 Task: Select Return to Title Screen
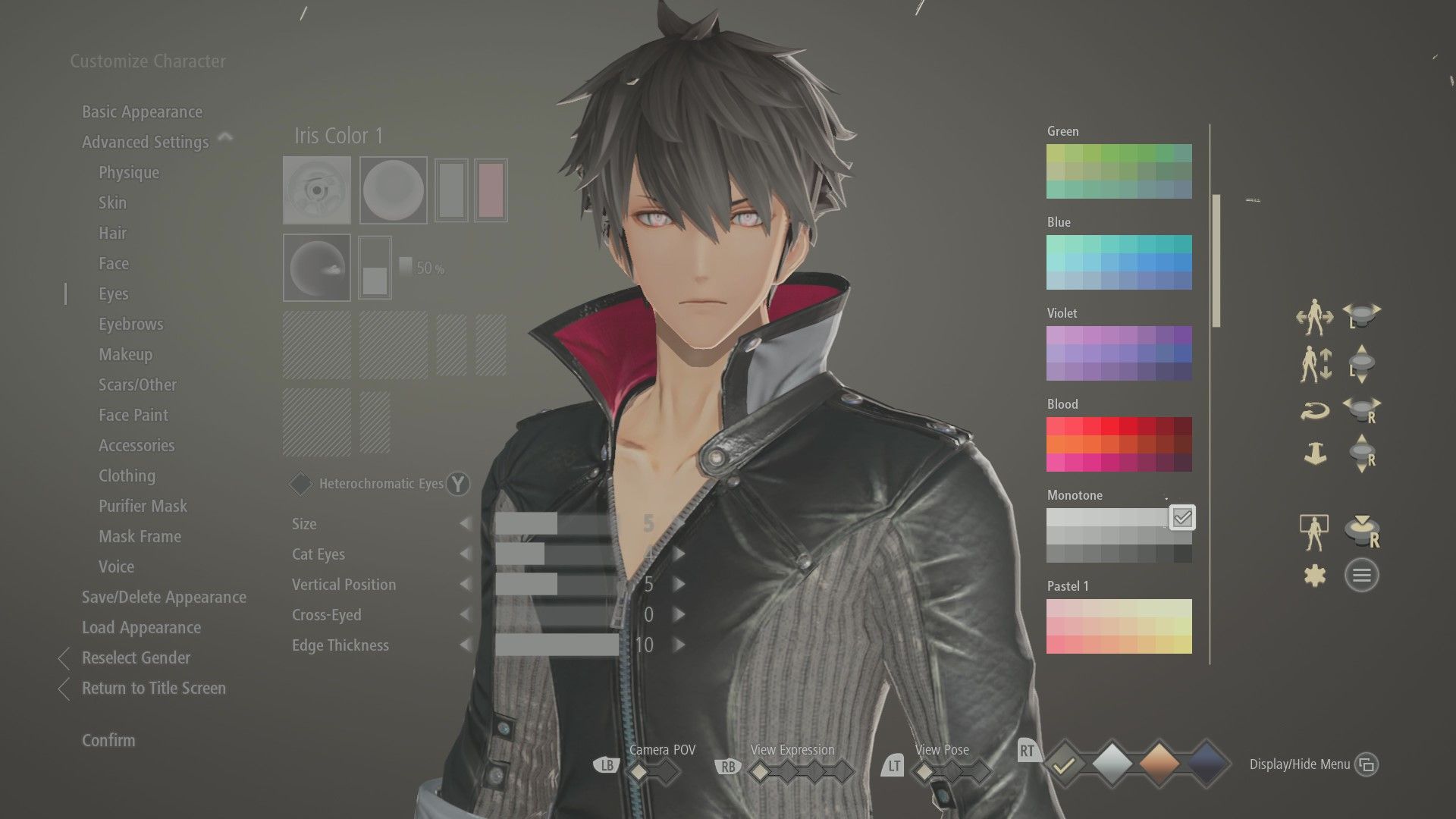[154, 689]
